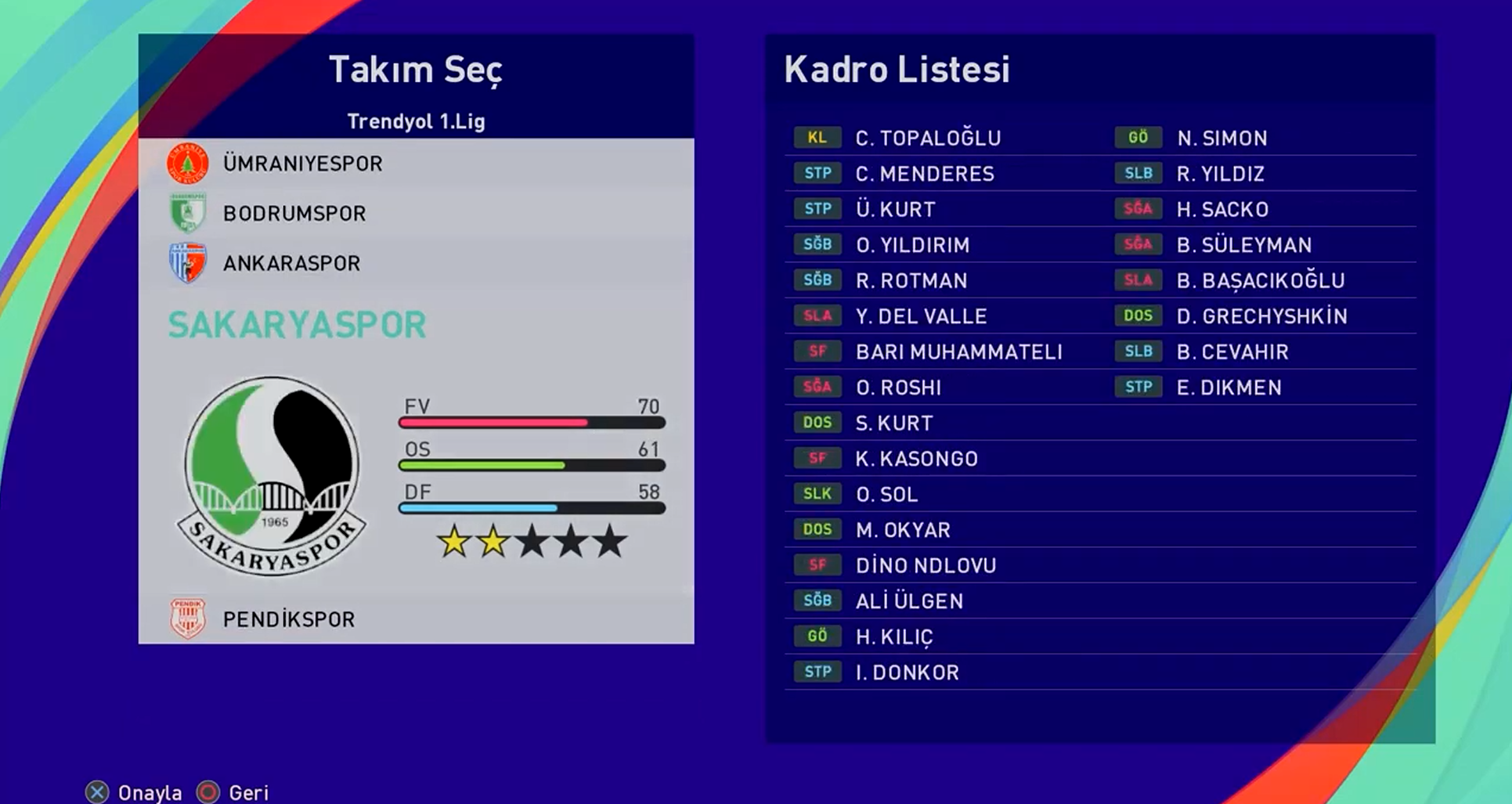Select N. Simon in squad list
Screen dimensions: 1512x804
pyautogui.click(x=1222, y=139)
